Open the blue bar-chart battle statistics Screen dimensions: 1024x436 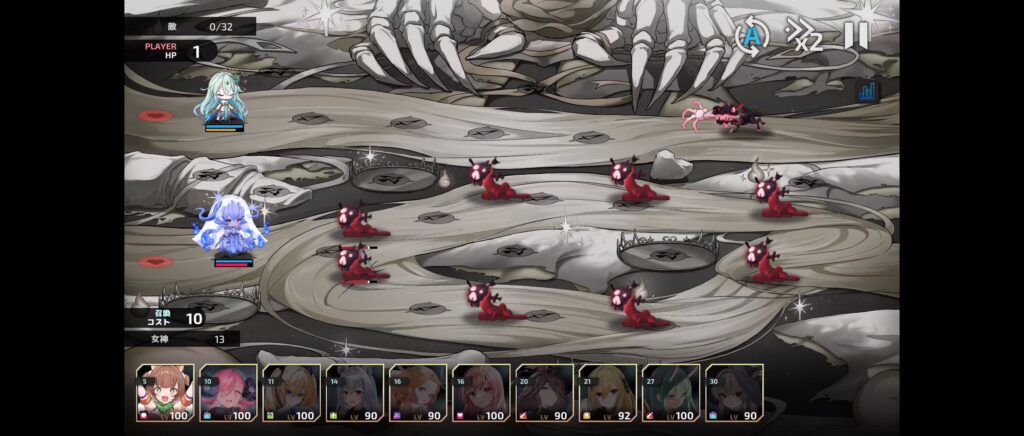click(867, 92)
